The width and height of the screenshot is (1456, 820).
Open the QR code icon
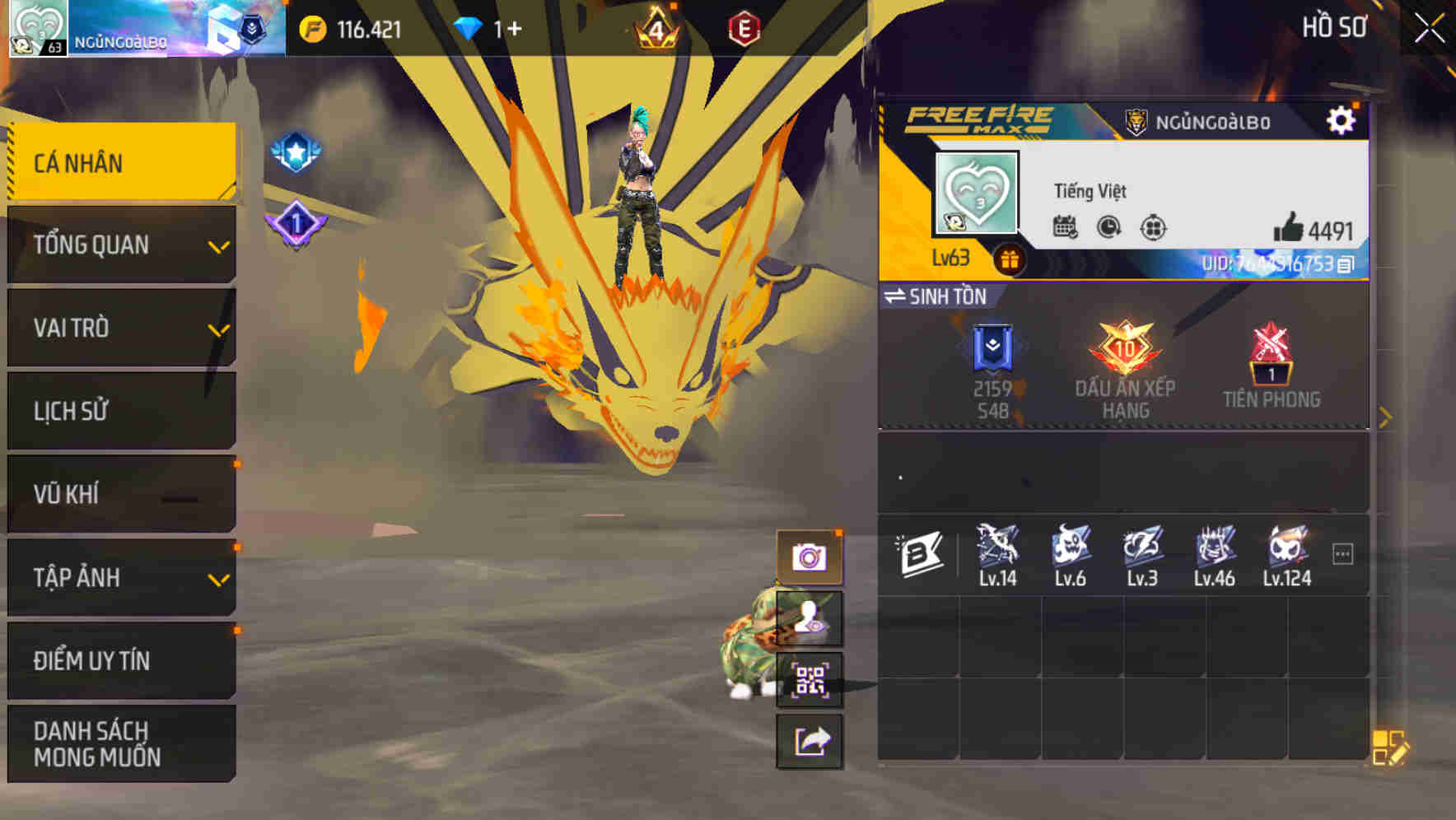(x=810, y=681)
